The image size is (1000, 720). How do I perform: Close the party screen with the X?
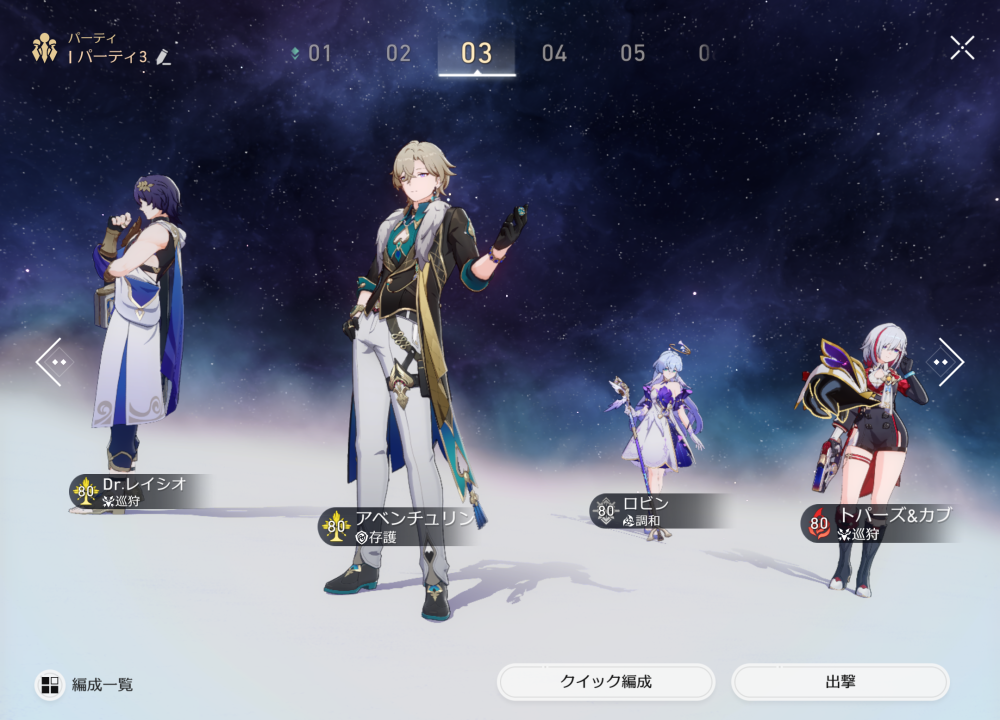962,47
